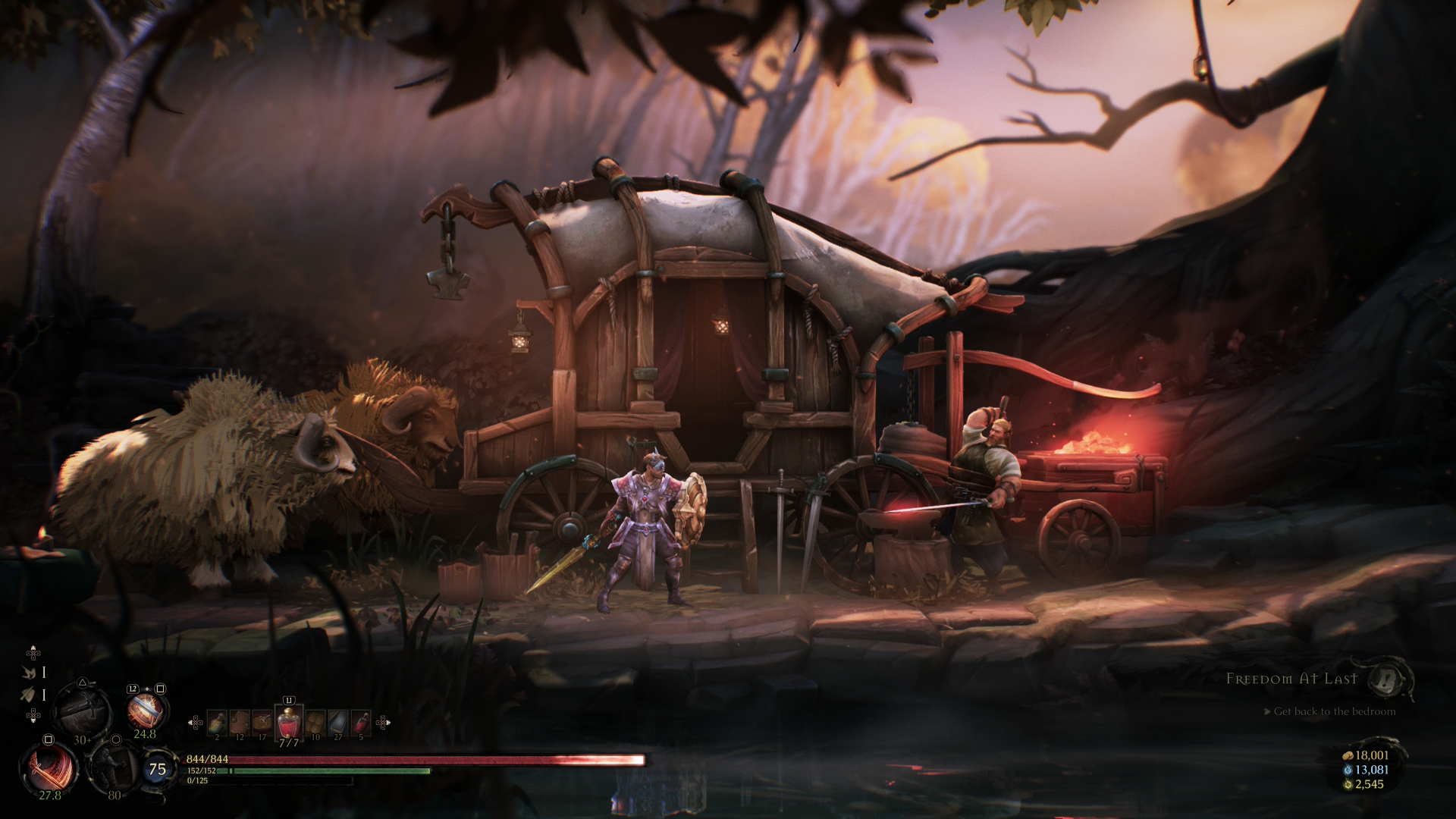Image resolution: width=1456 pixels, height=819 pixels.
Task: Activate the fiery red sword slash ability
Action: [x=50, y=767]
